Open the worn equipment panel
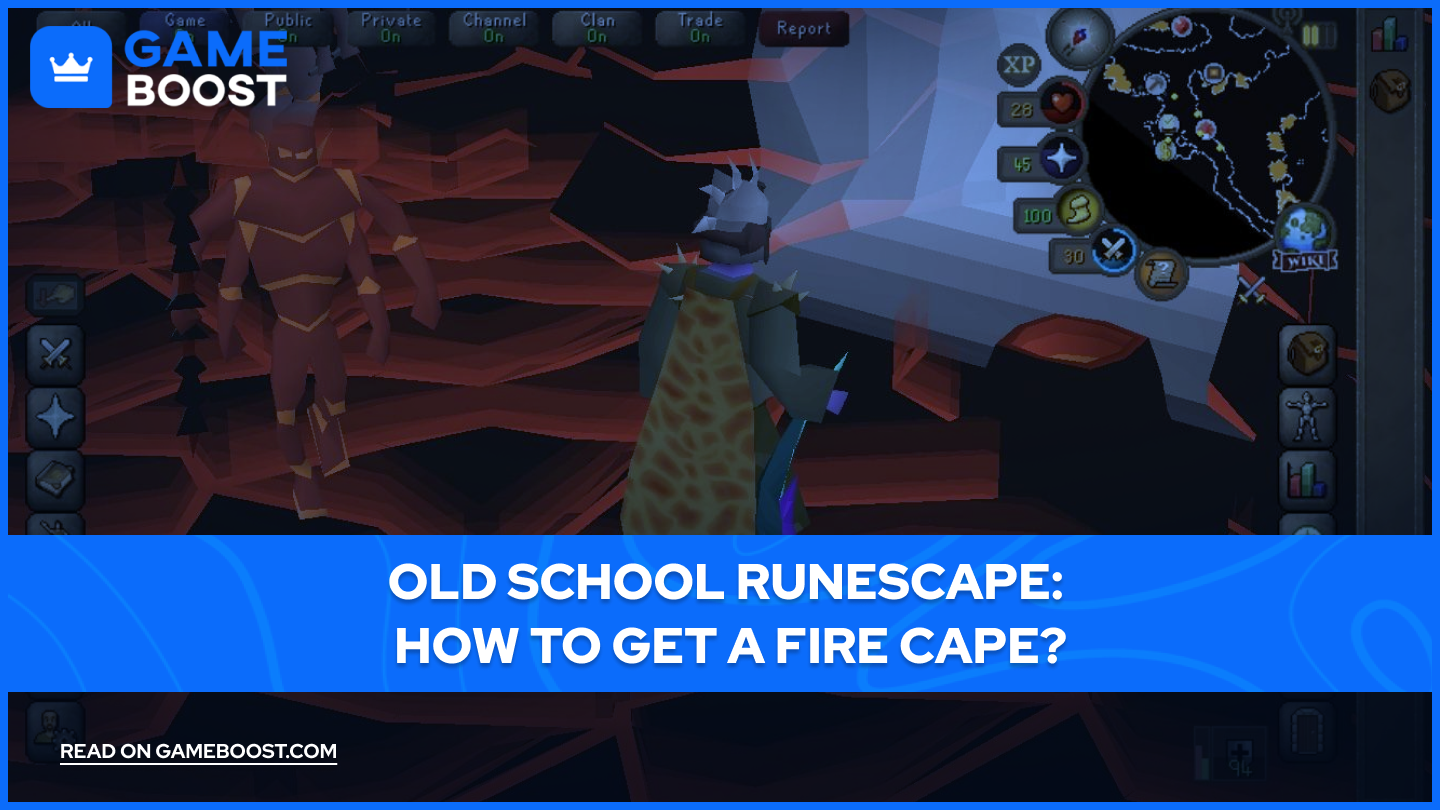The image size is (1440, 810). (x=1308, y=416)
